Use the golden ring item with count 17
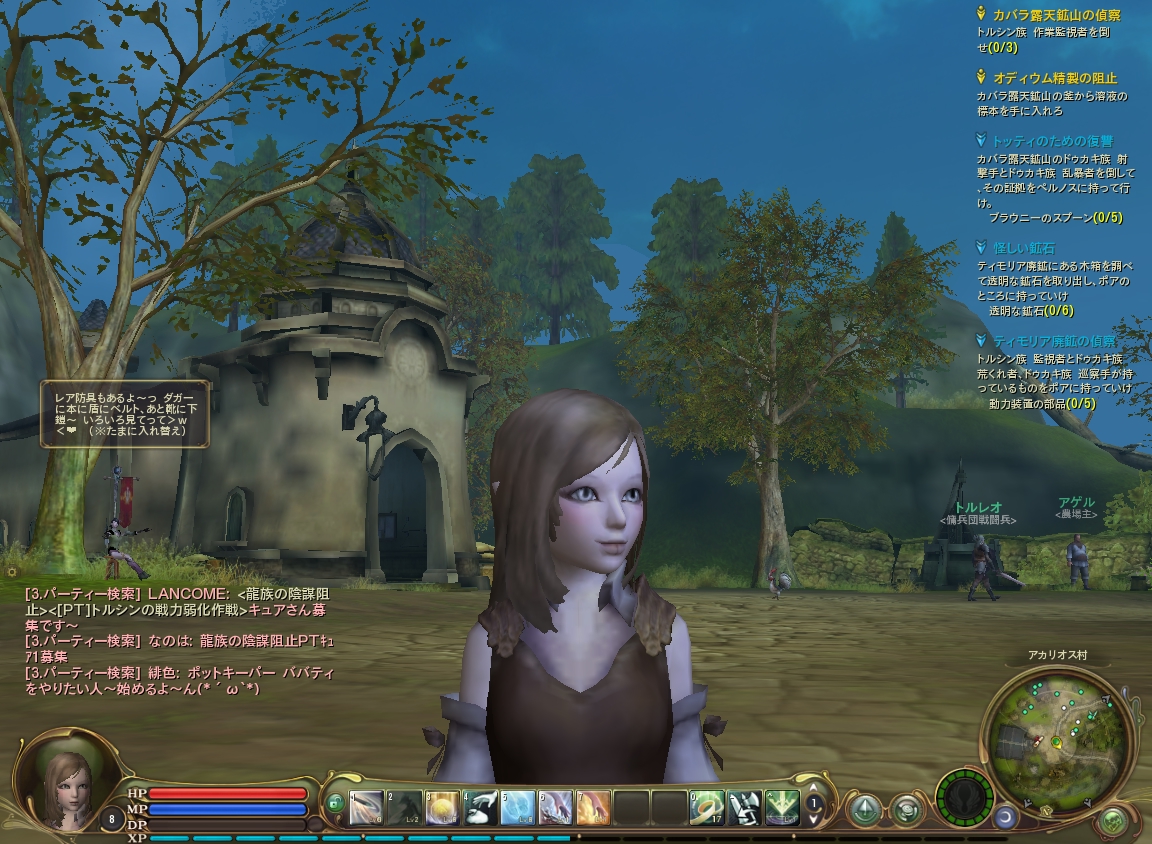1152x844 pixels. click(x=707, y=807)
